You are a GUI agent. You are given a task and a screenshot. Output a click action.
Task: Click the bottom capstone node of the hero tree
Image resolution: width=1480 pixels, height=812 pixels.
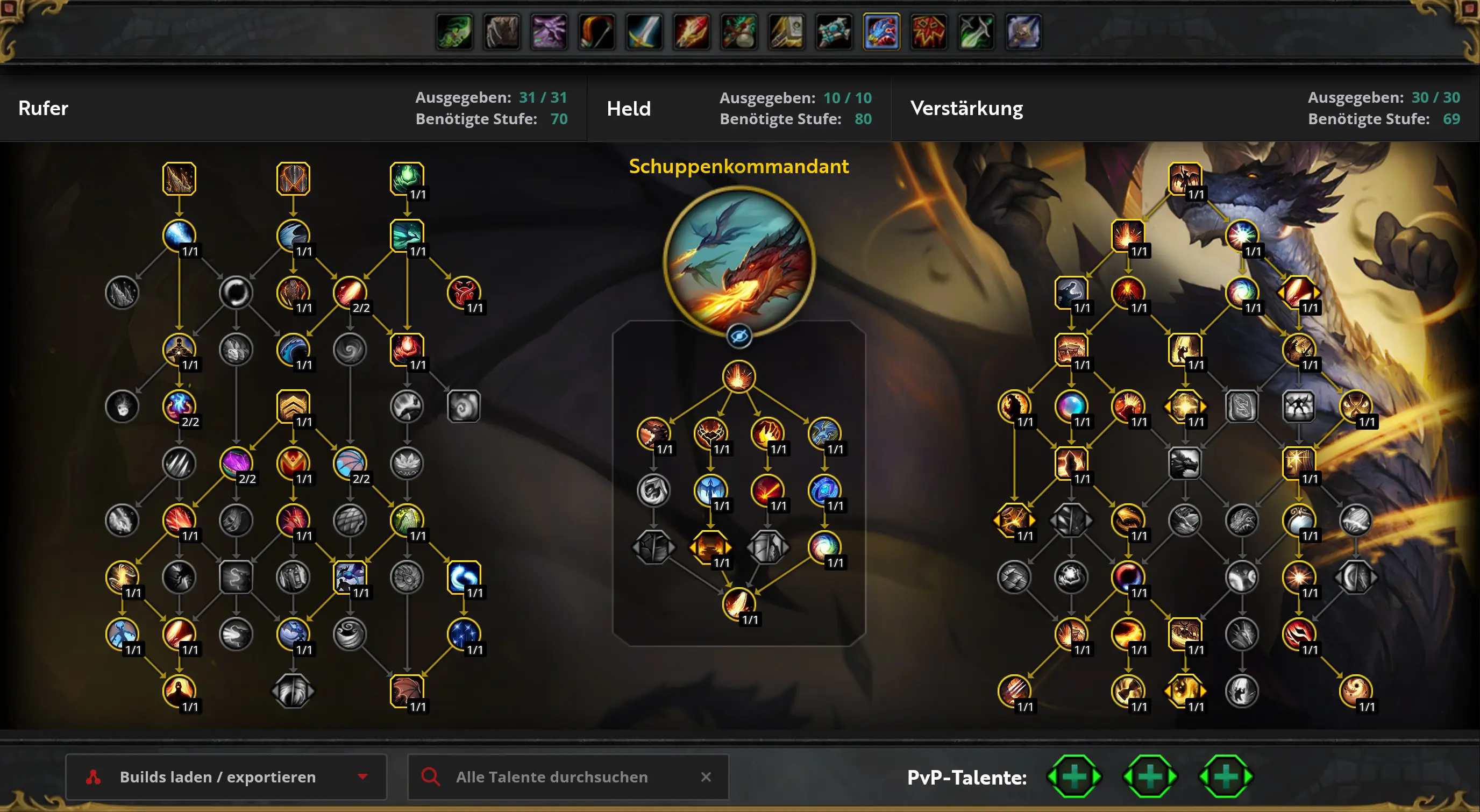coord(739,604)
